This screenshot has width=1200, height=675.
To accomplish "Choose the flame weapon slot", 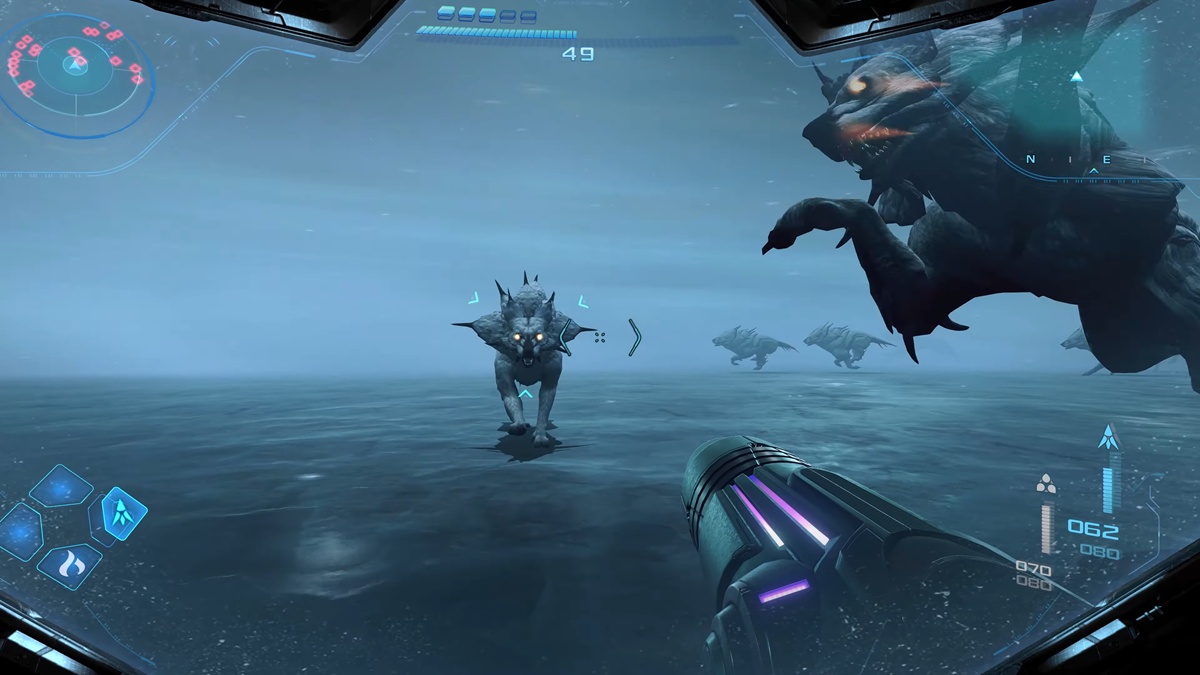I will tap(70, 566).
